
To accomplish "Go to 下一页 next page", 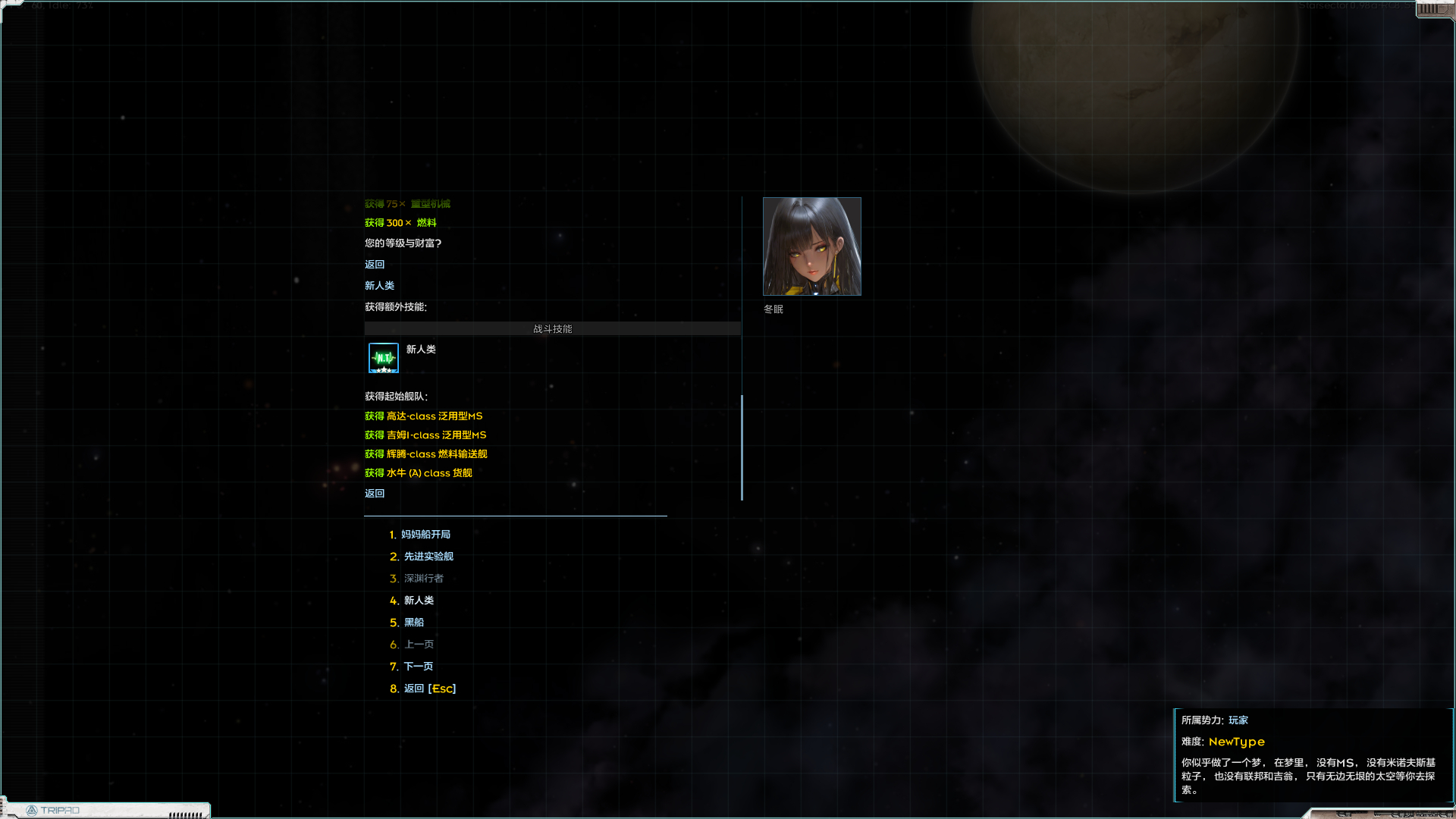I will coord(417,666).
